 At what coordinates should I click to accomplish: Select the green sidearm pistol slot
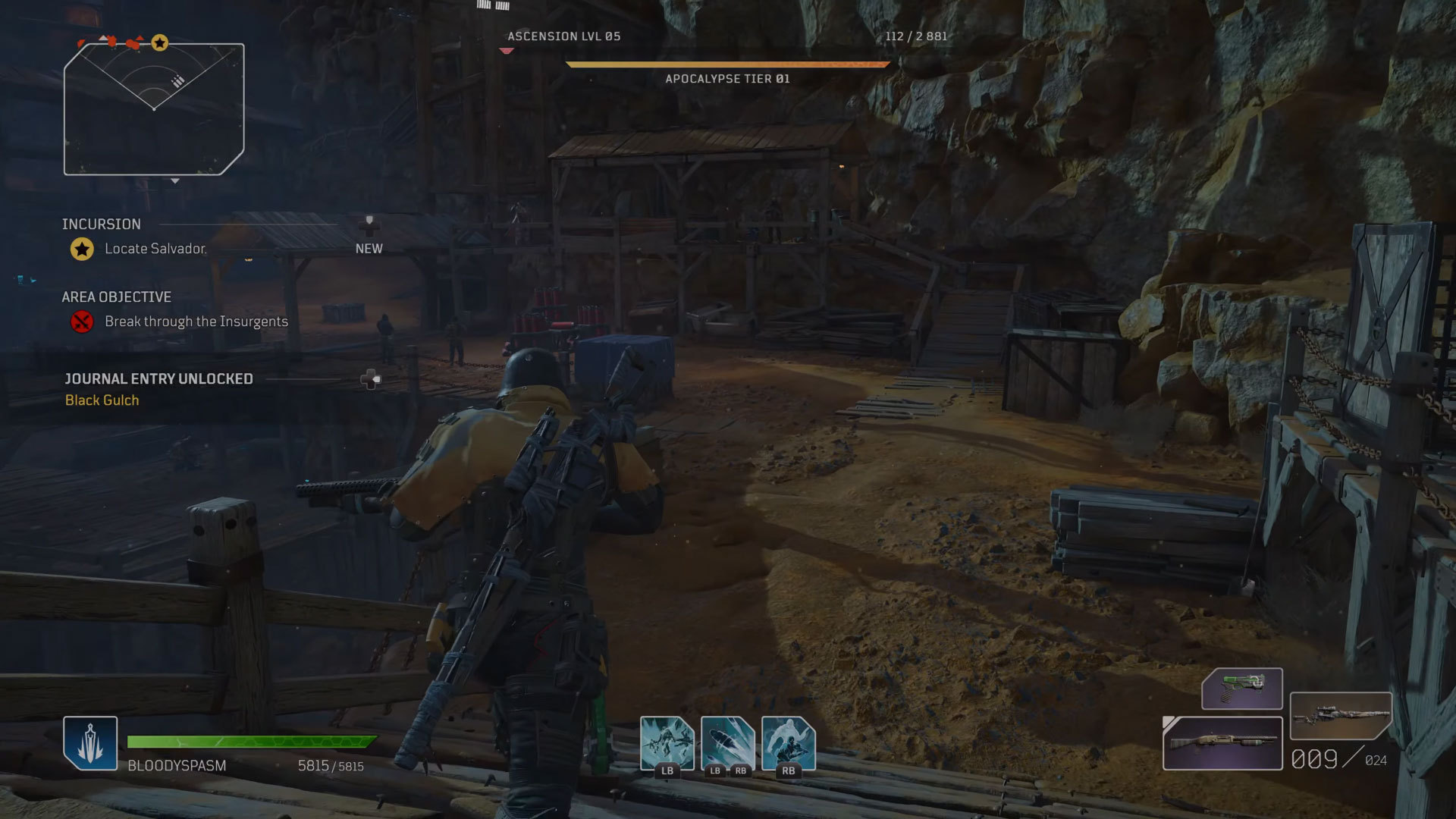pyautogui.click(x=1241, y=689)
